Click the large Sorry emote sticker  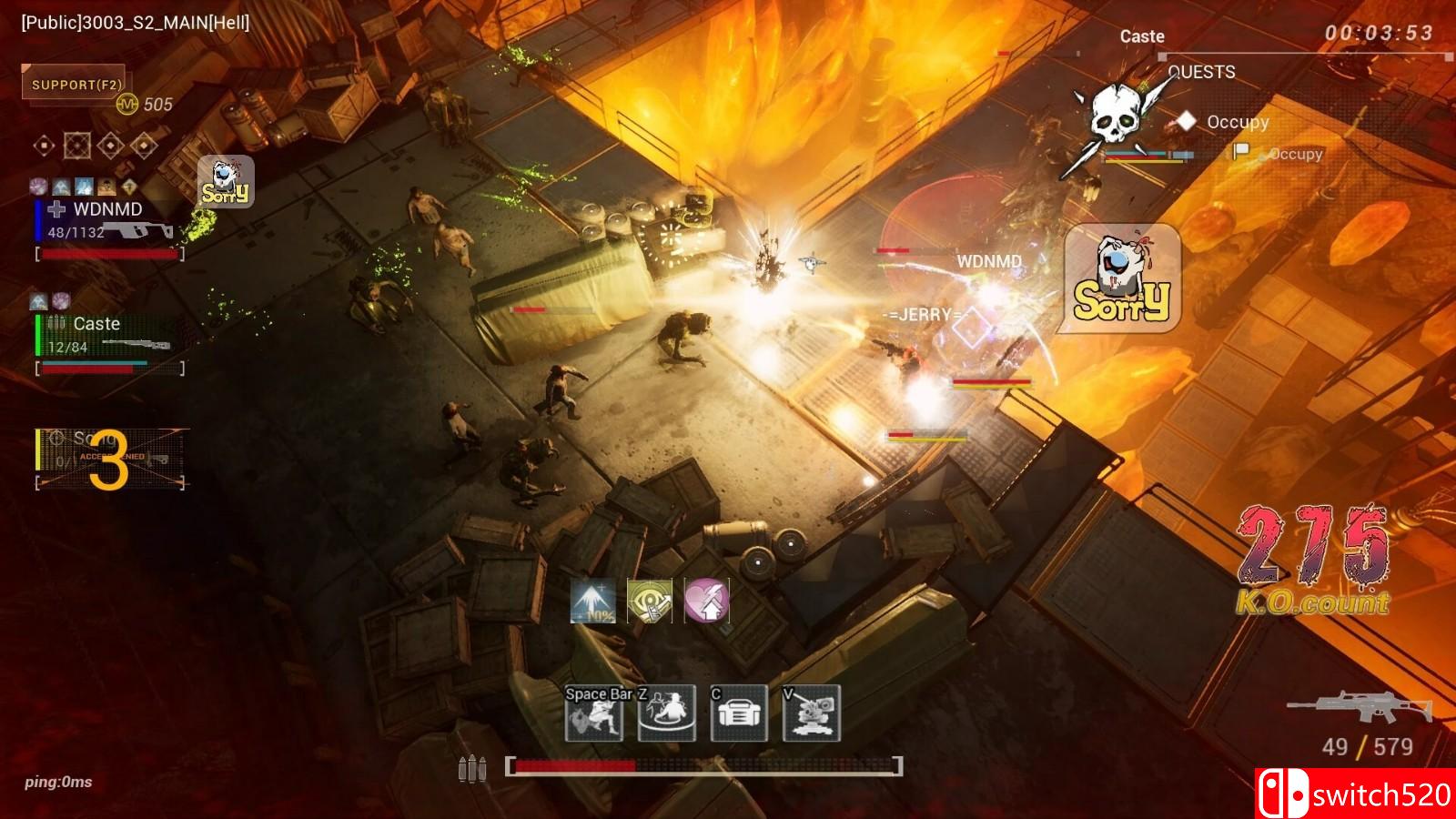pos(1122,278)
